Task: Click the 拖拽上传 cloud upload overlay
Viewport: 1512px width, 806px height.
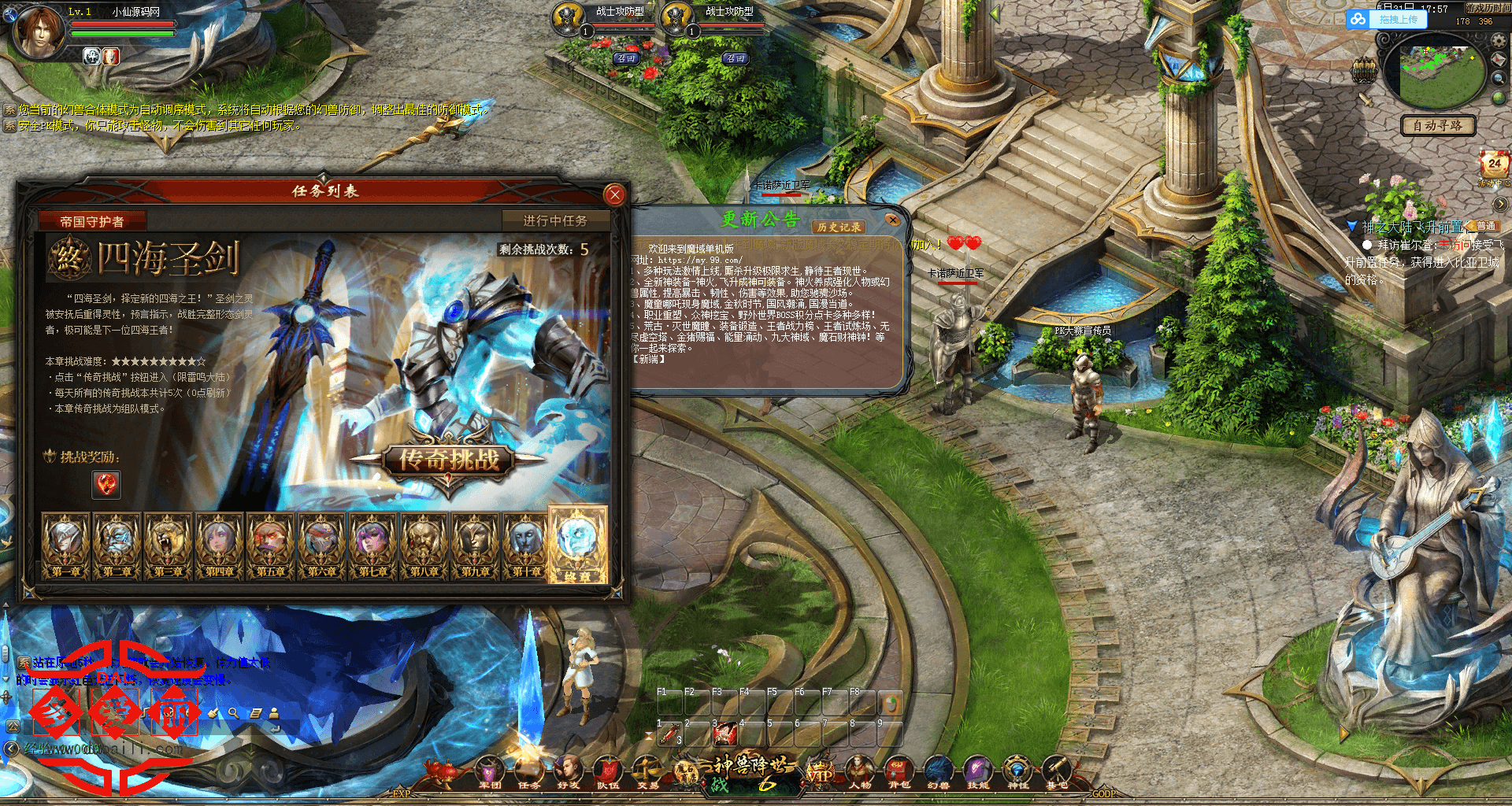Action: pos(1388,20)
